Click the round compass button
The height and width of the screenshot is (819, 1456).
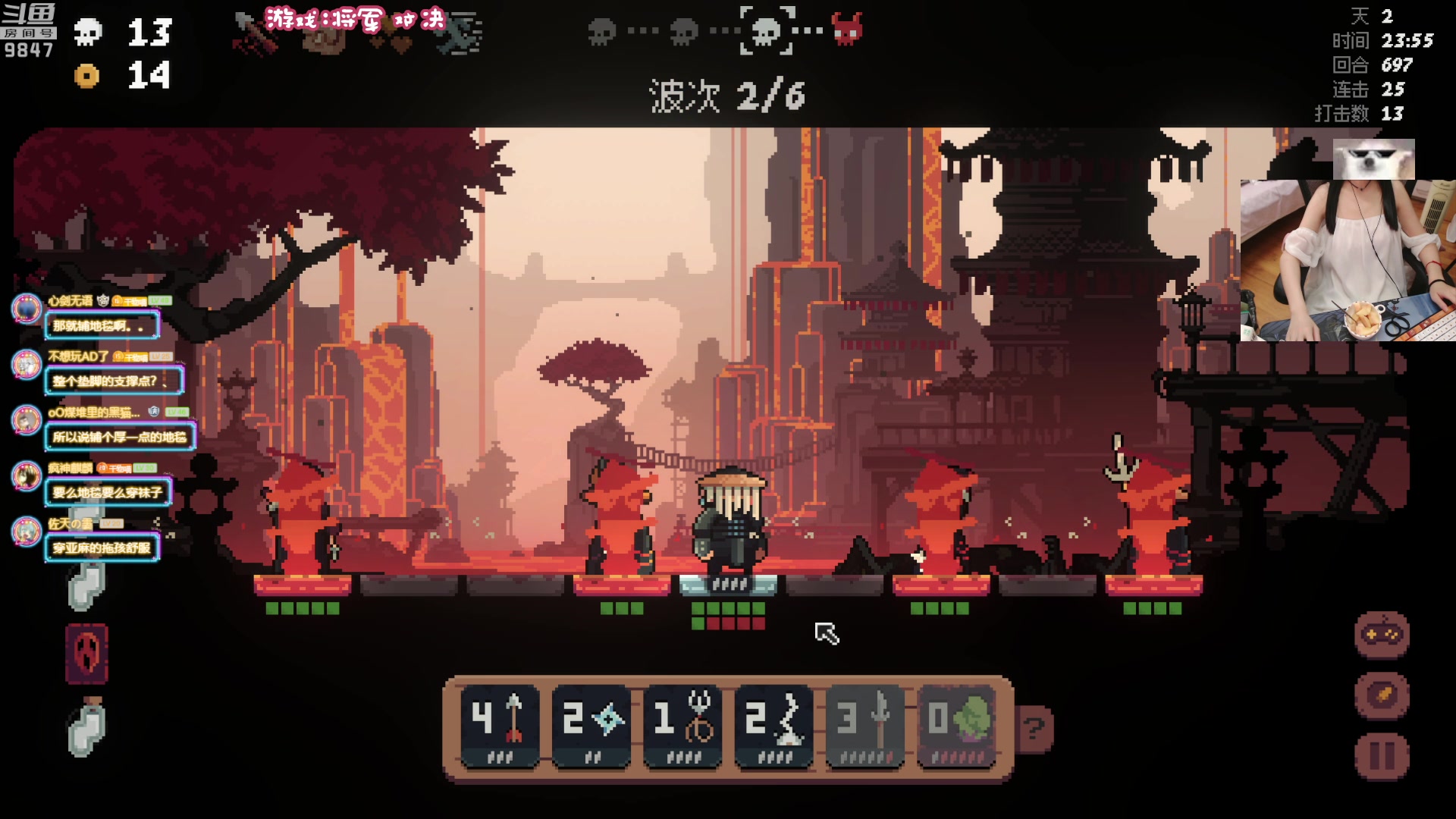pyautogui.click(x=1382, y=695)
